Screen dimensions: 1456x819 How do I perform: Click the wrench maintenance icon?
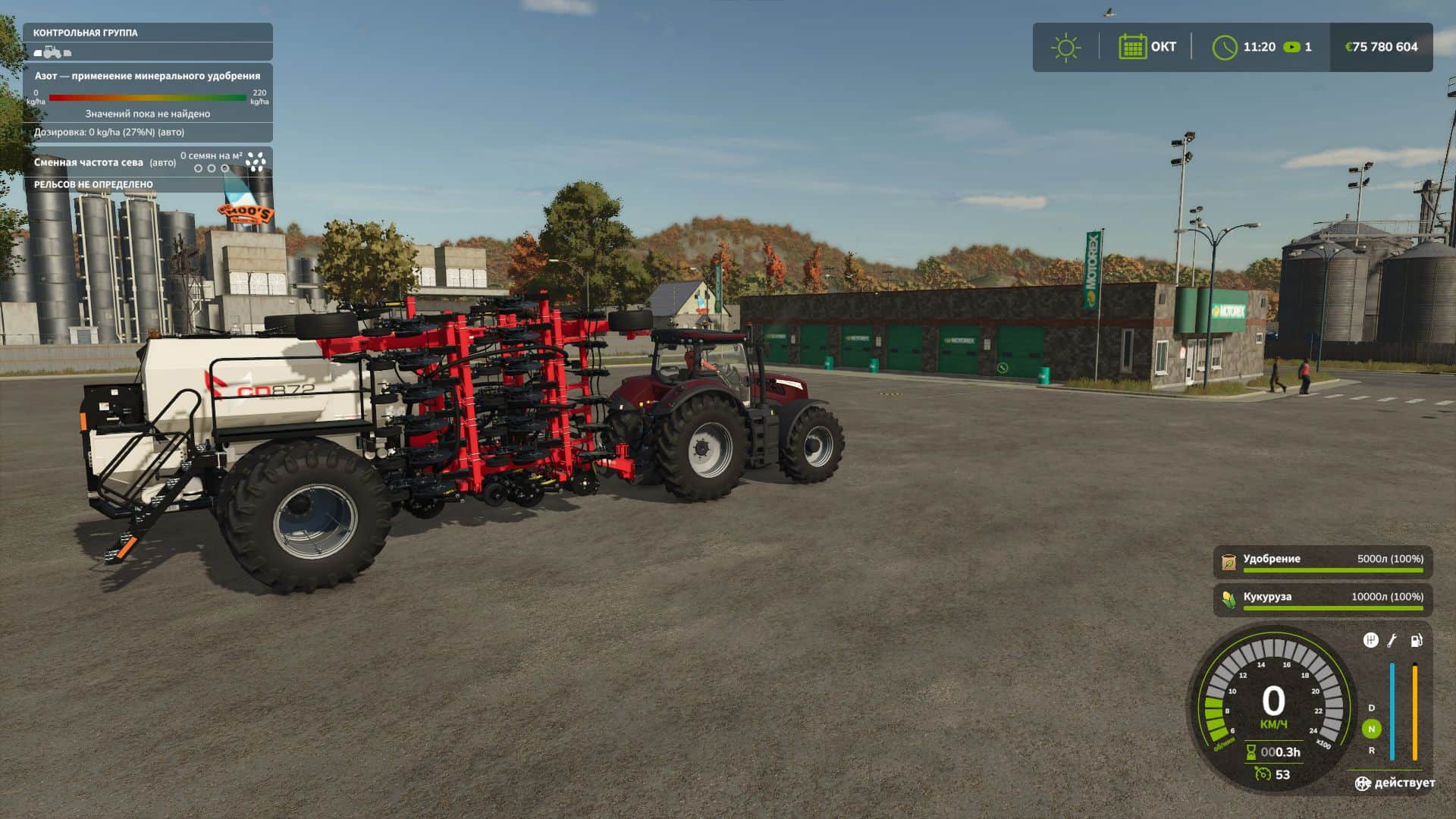tap(1392, 642)
